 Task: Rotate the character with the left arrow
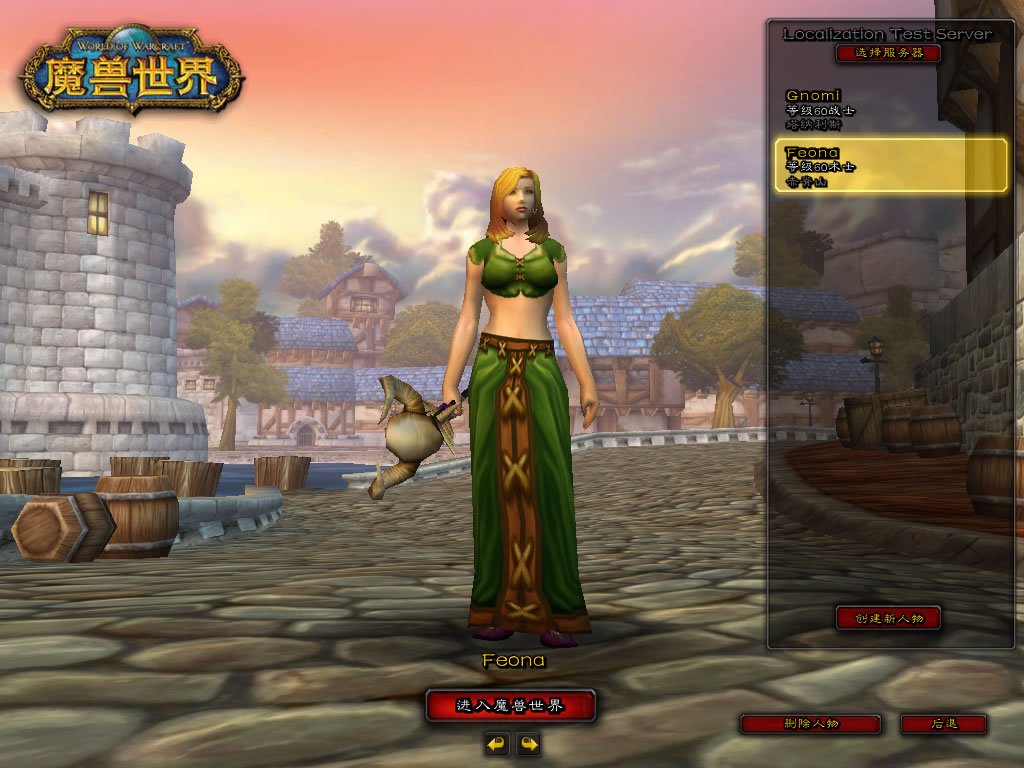point(496,743)
